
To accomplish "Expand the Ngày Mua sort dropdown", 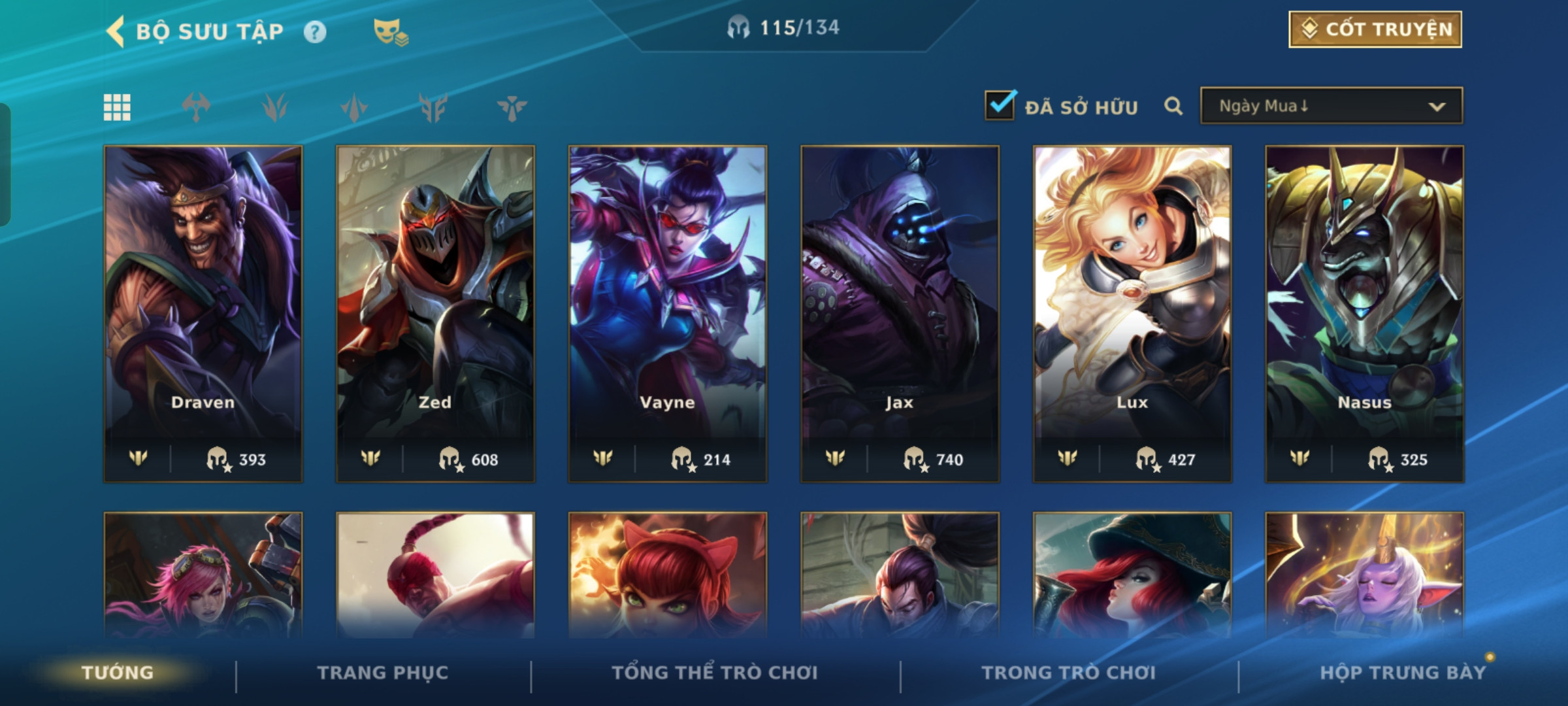I will [x=1331, y=106].
